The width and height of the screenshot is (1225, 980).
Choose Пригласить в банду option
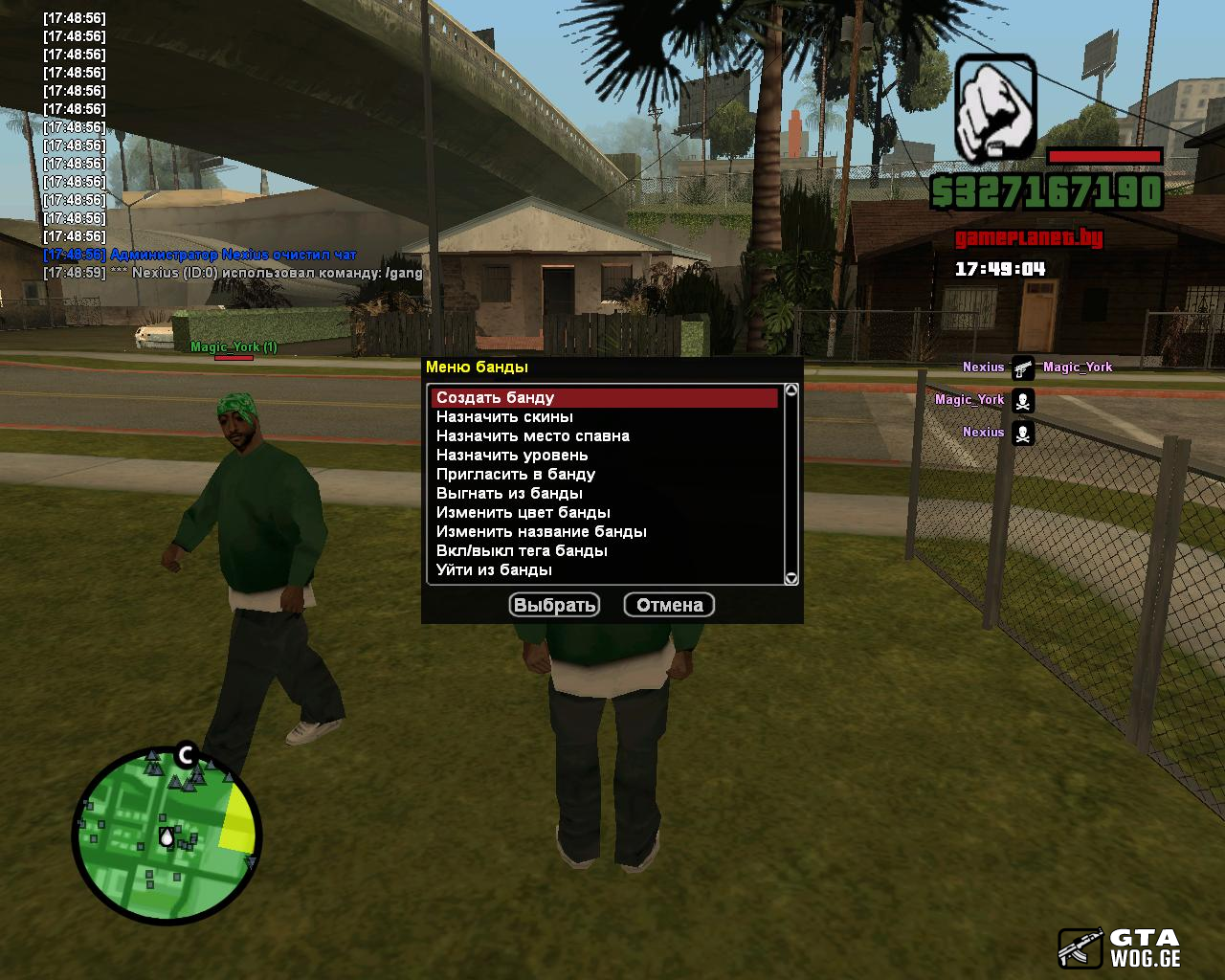(x=516, y=475)
